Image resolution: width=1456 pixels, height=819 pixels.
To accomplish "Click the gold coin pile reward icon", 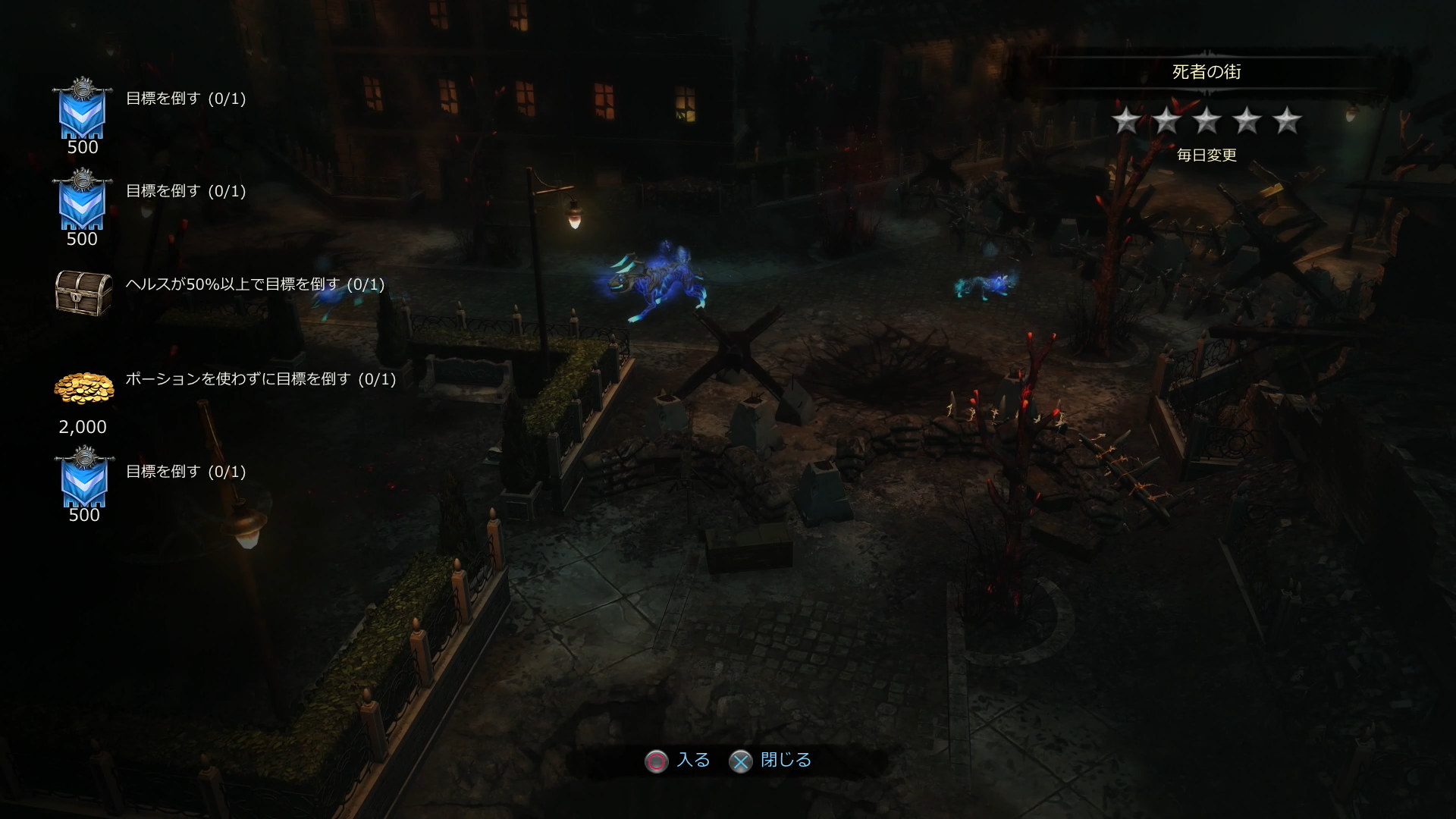I will pyautogui.click(x=83, y=388).
